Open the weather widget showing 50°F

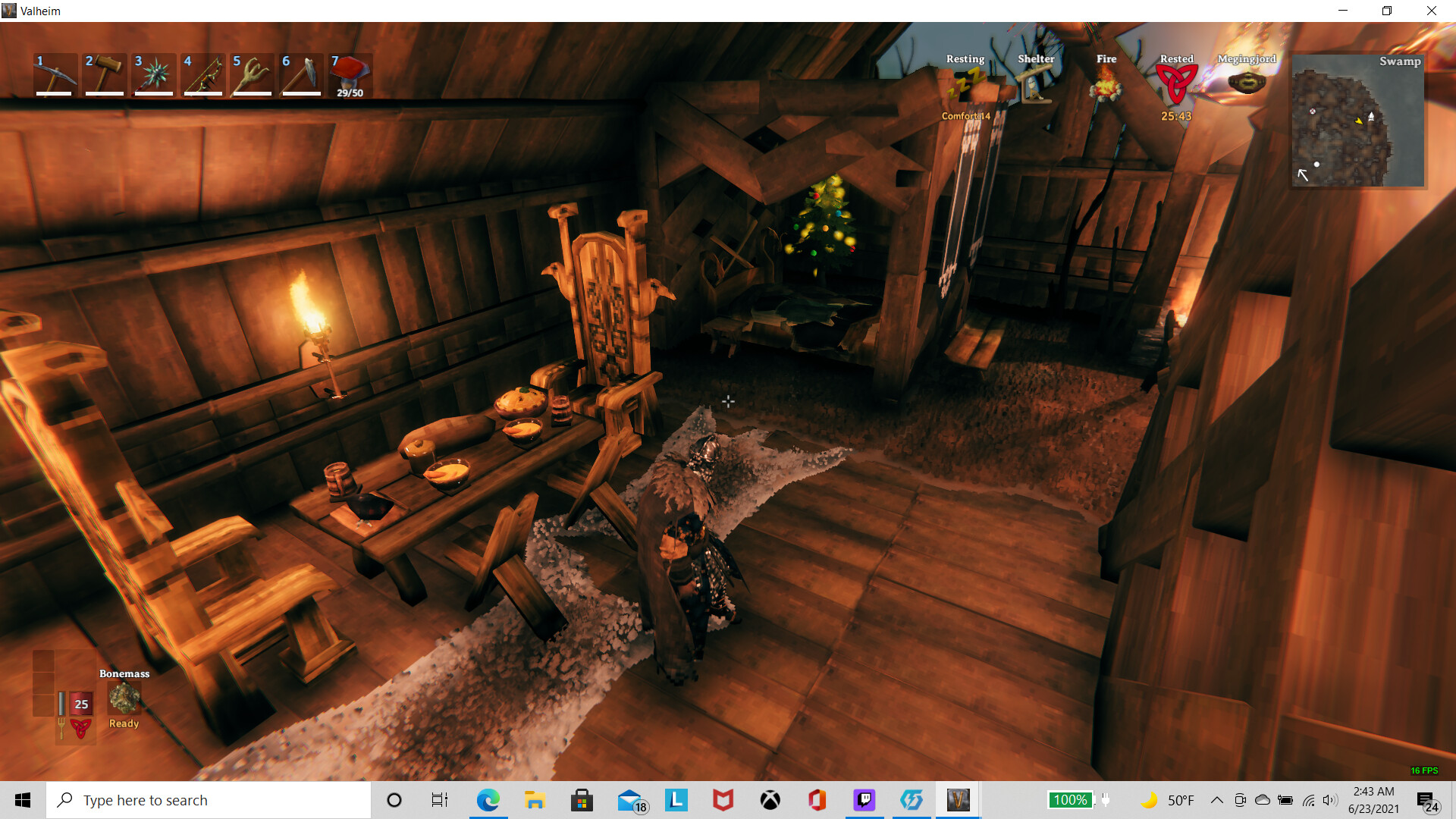pyautogui.click(x=1173, y=800)
